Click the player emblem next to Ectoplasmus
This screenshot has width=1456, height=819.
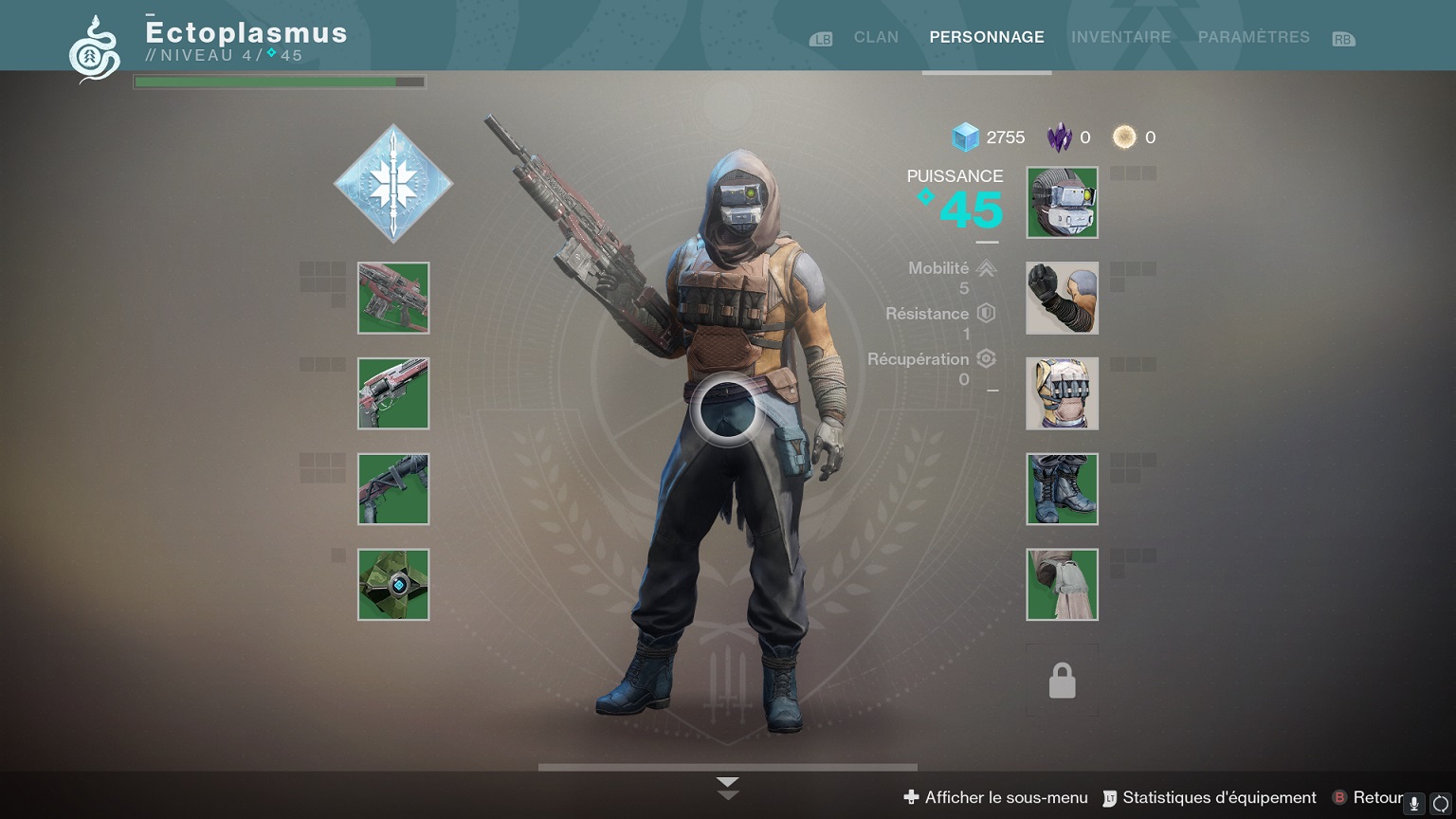(x=95, y=49)
